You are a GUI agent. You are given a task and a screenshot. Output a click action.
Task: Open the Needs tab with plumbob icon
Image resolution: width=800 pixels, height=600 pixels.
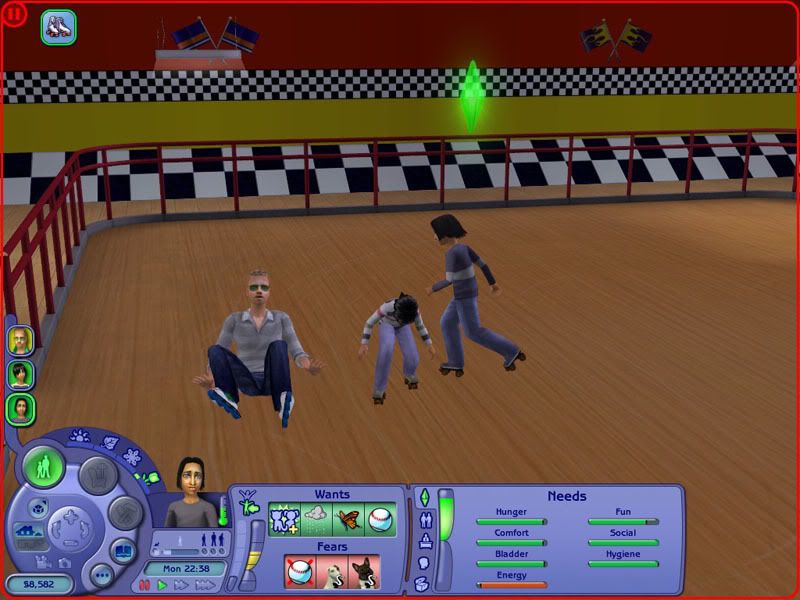(x=423, y=498)
